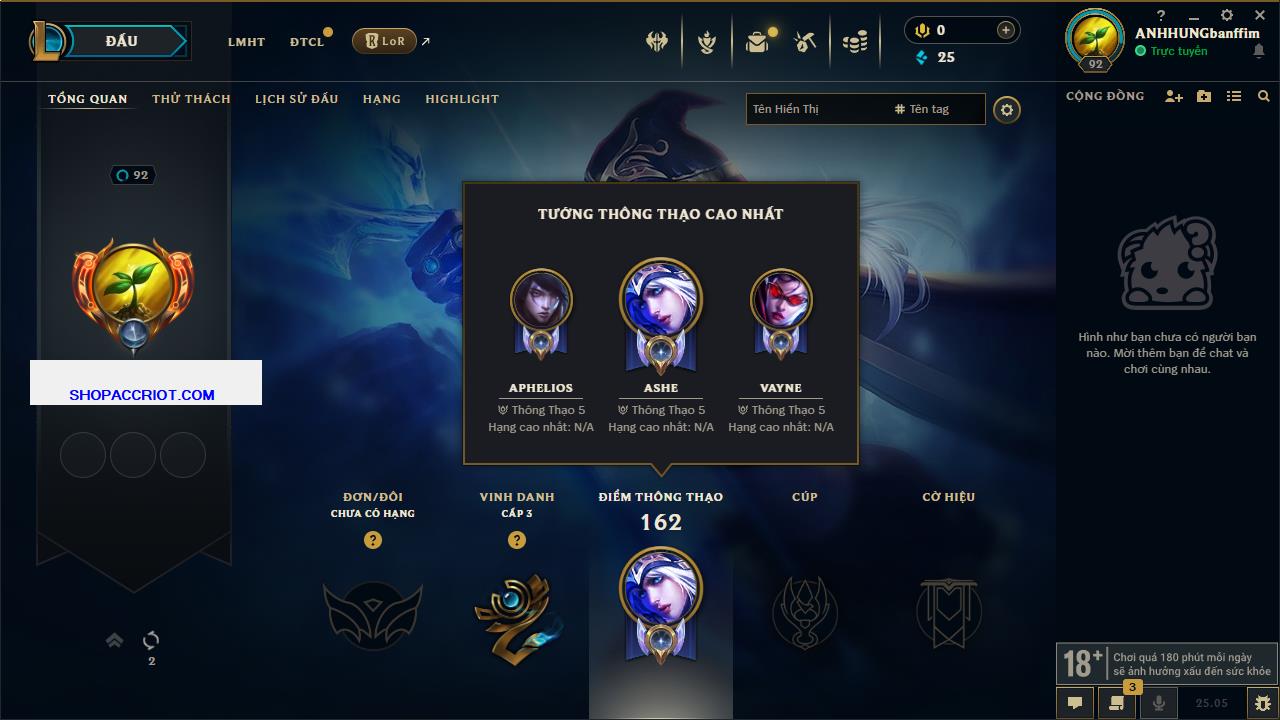This screenshot has width=1280, height=720.
Task: Select the Aphelios mastery portrait
Action: pyautogui.click(x=541, y=300)
